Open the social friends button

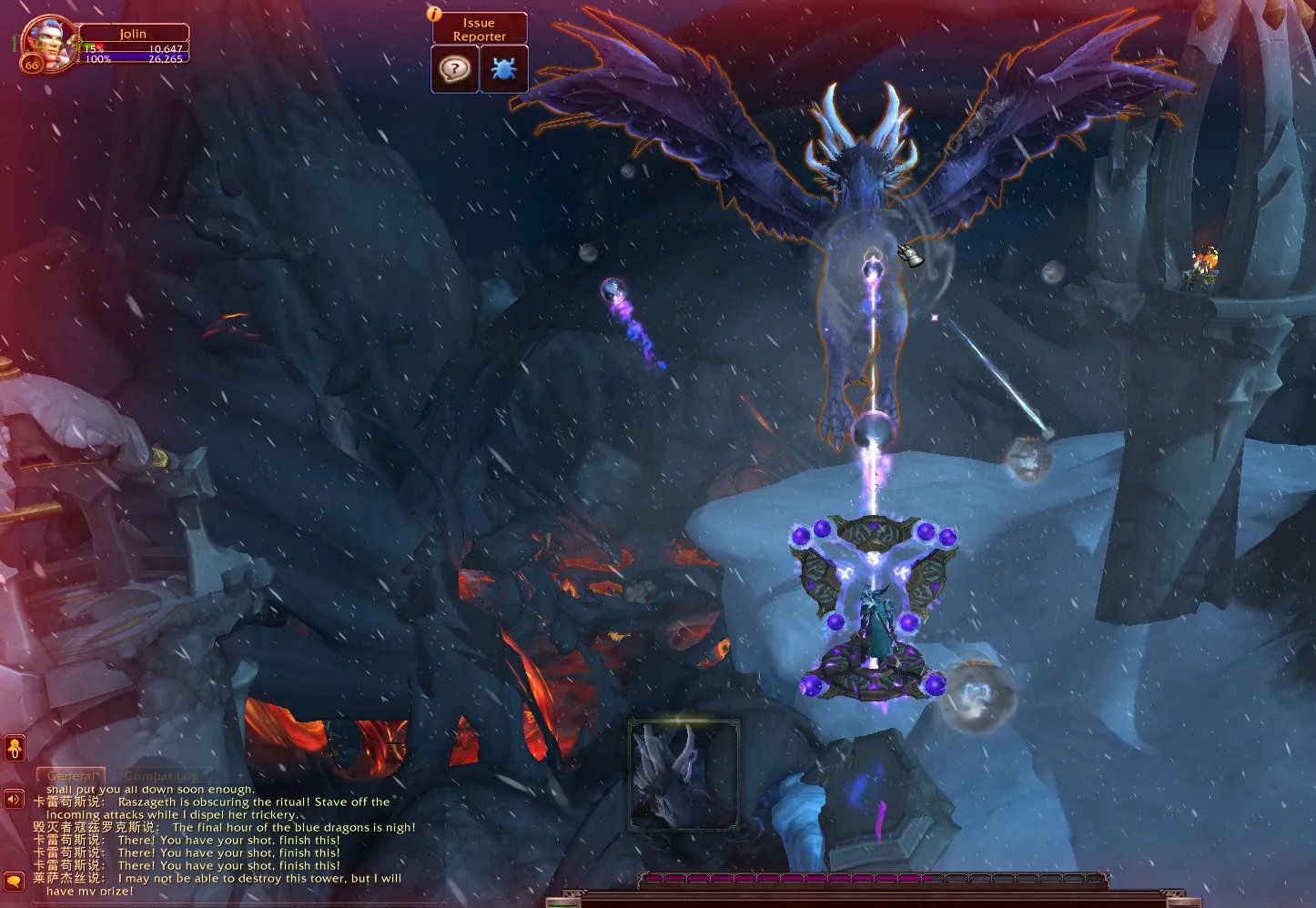tap(15, 749)
